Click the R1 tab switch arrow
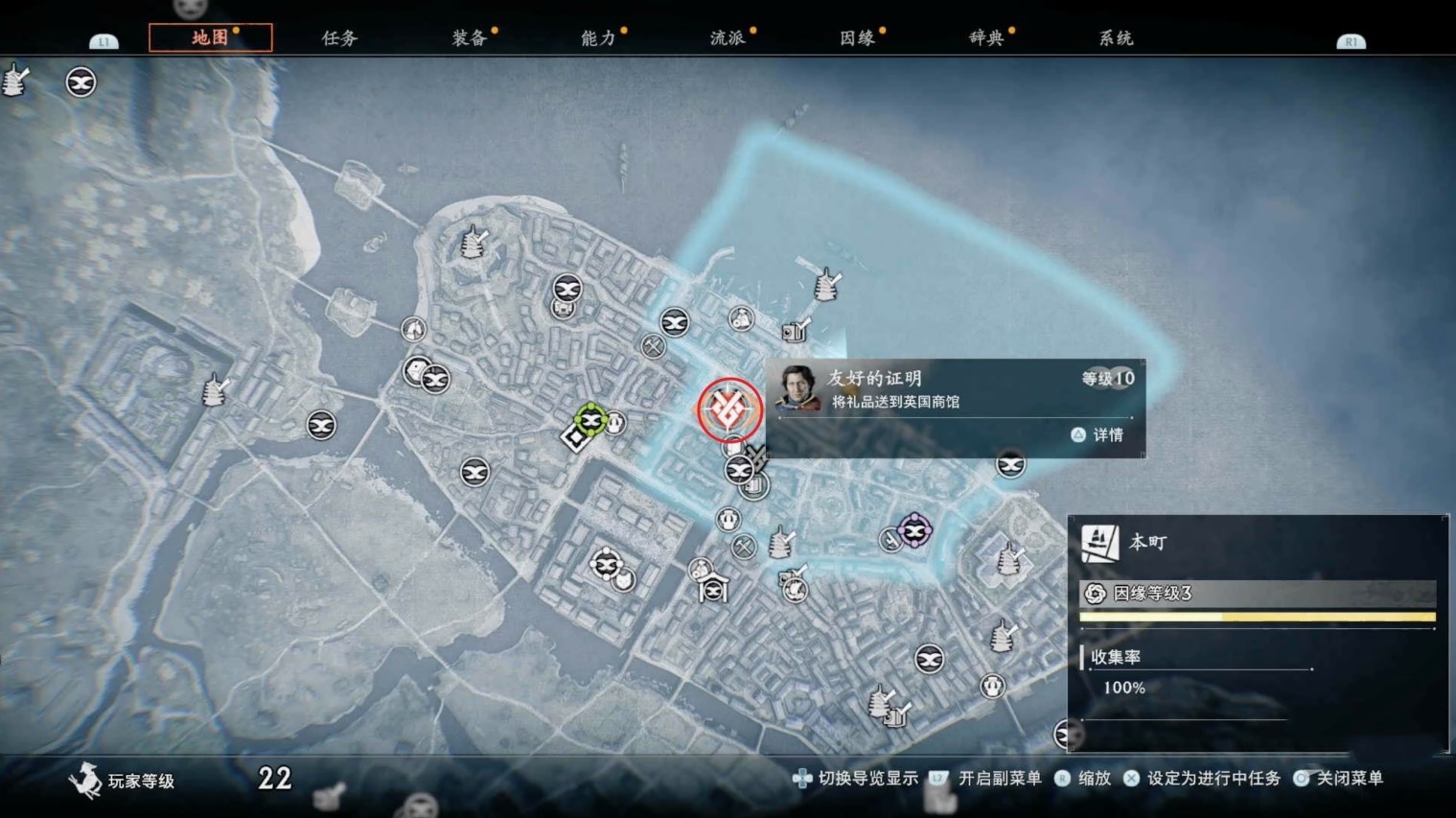The image size is (1456, 818). (x=1352, y=40)
